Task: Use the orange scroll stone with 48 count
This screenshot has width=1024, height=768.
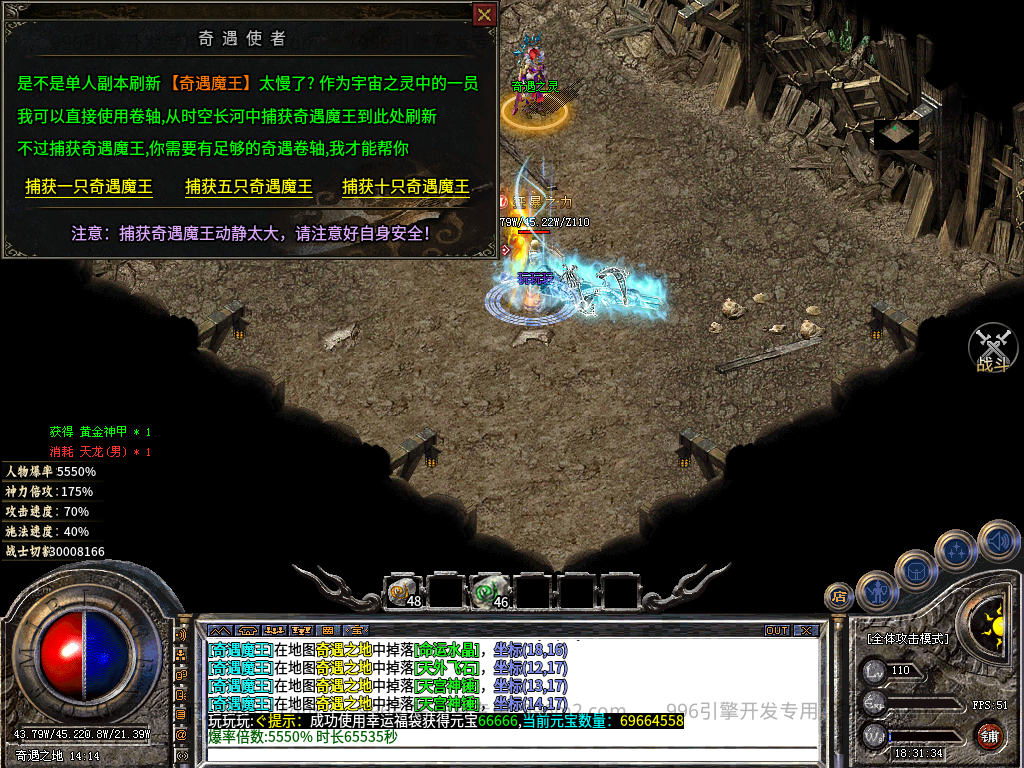Action: pyautogui.click(x=402, y=593)
